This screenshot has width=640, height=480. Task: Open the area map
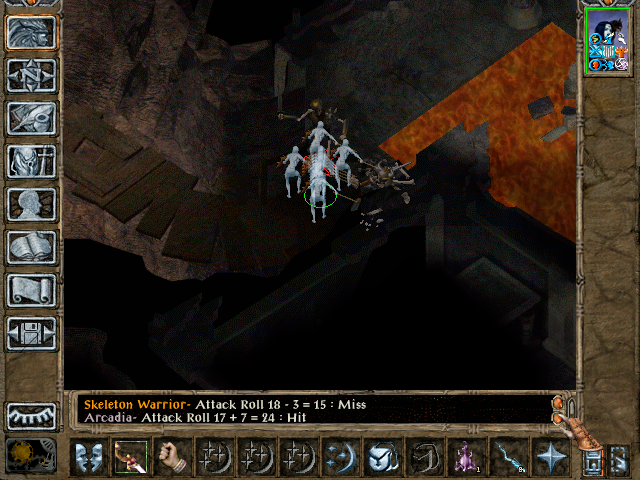click(32, 75)
